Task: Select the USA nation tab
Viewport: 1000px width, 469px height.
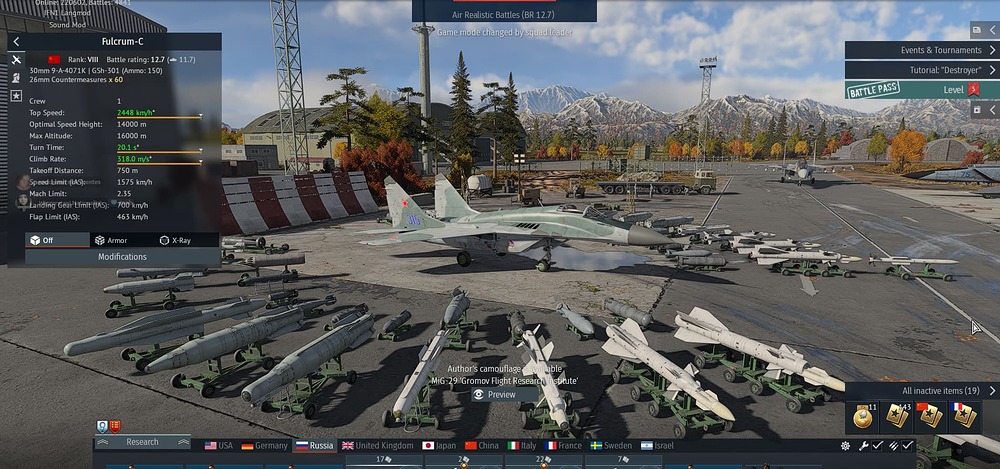Action: [x=219, y=445]
